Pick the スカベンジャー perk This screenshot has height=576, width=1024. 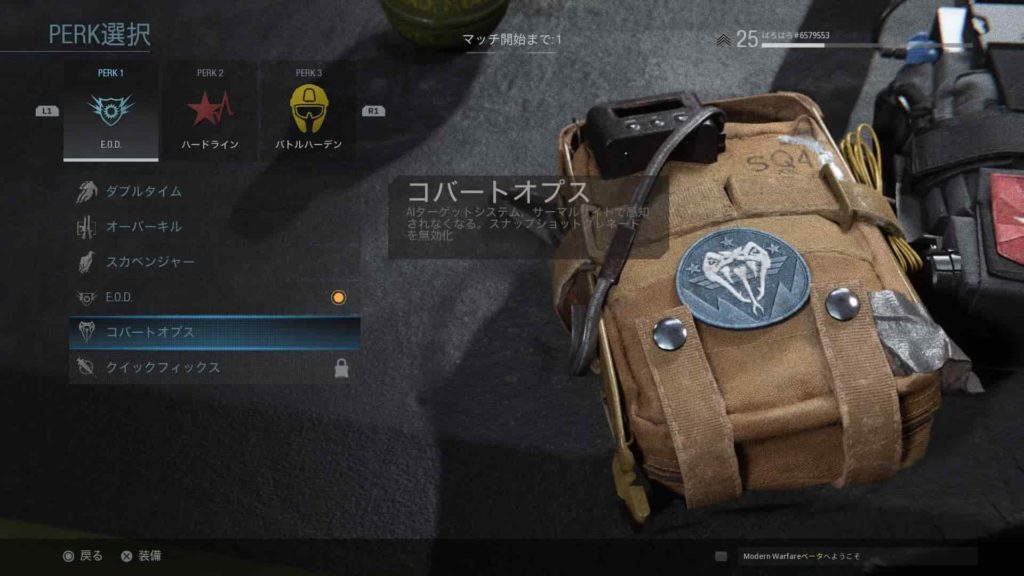(x=213, y=262)
